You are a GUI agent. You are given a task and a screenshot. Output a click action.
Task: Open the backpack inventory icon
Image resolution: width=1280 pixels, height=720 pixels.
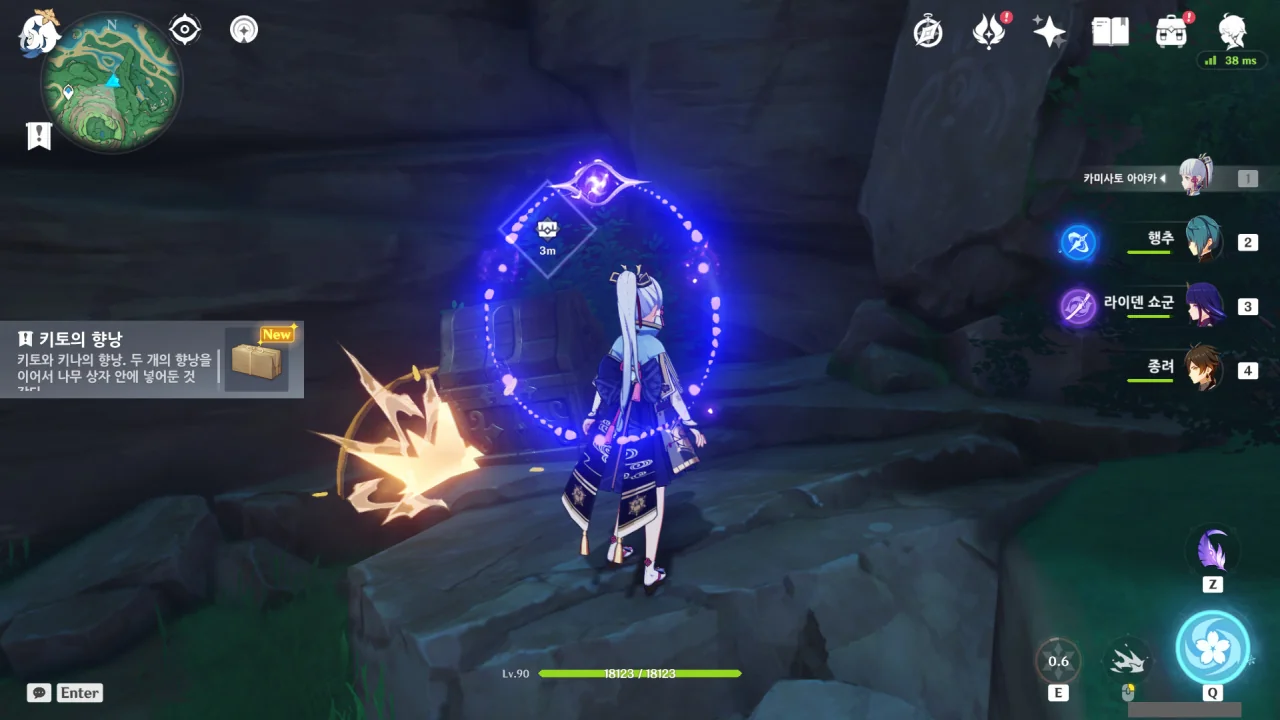click(1171, 32)
